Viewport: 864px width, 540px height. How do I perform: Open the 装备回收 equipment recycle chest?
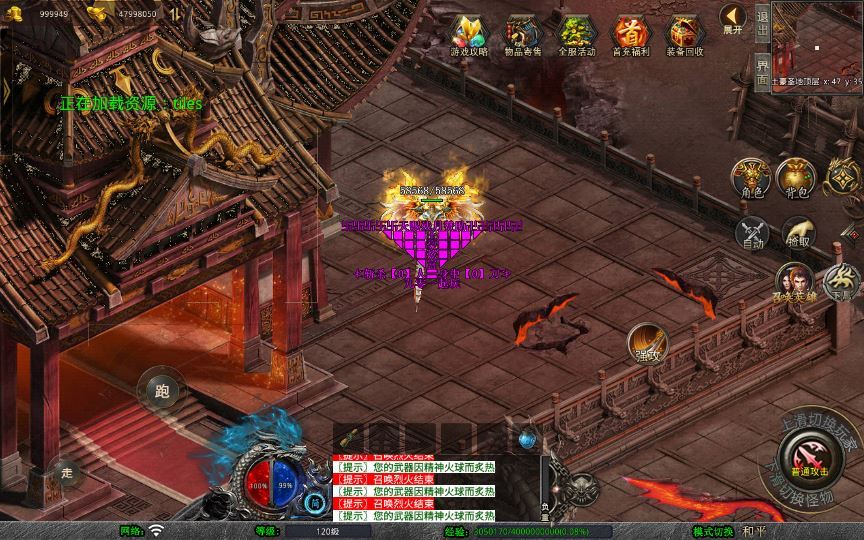(685, 35)
